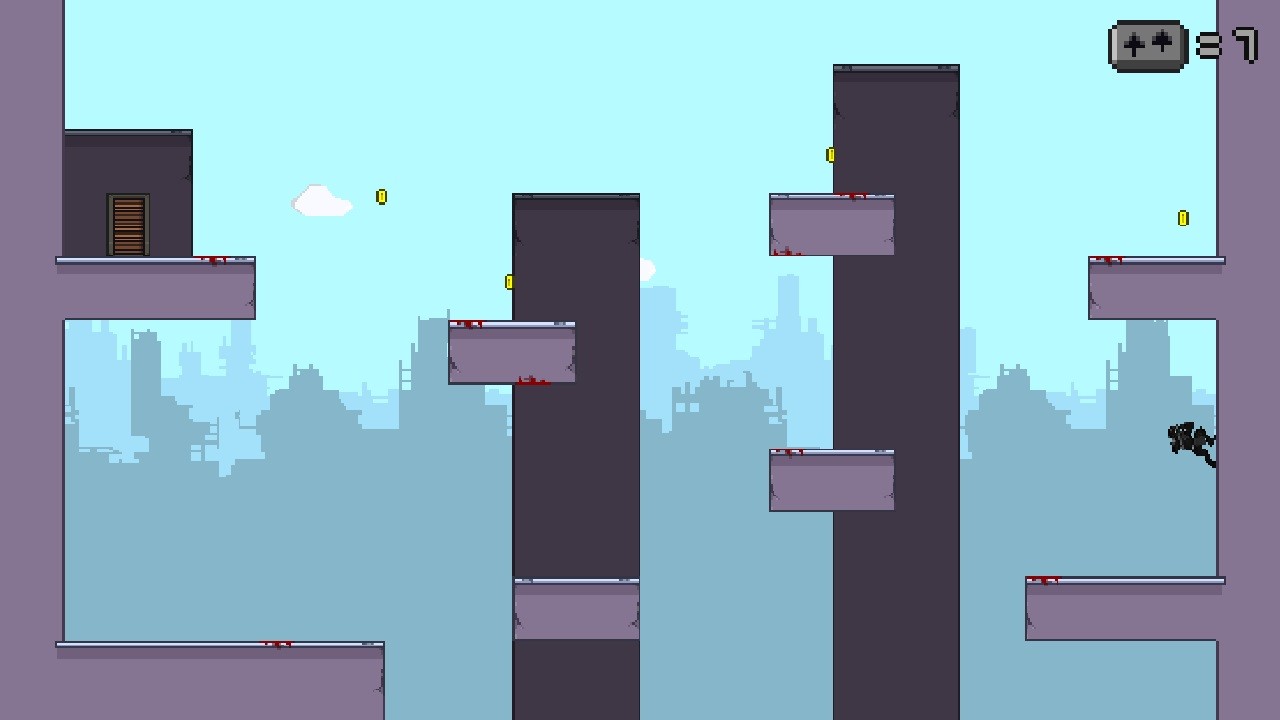The width and height of the screenshot is (1280, 720).
Task: Click the upper ledge on the central tower
Action: point(832,225)
